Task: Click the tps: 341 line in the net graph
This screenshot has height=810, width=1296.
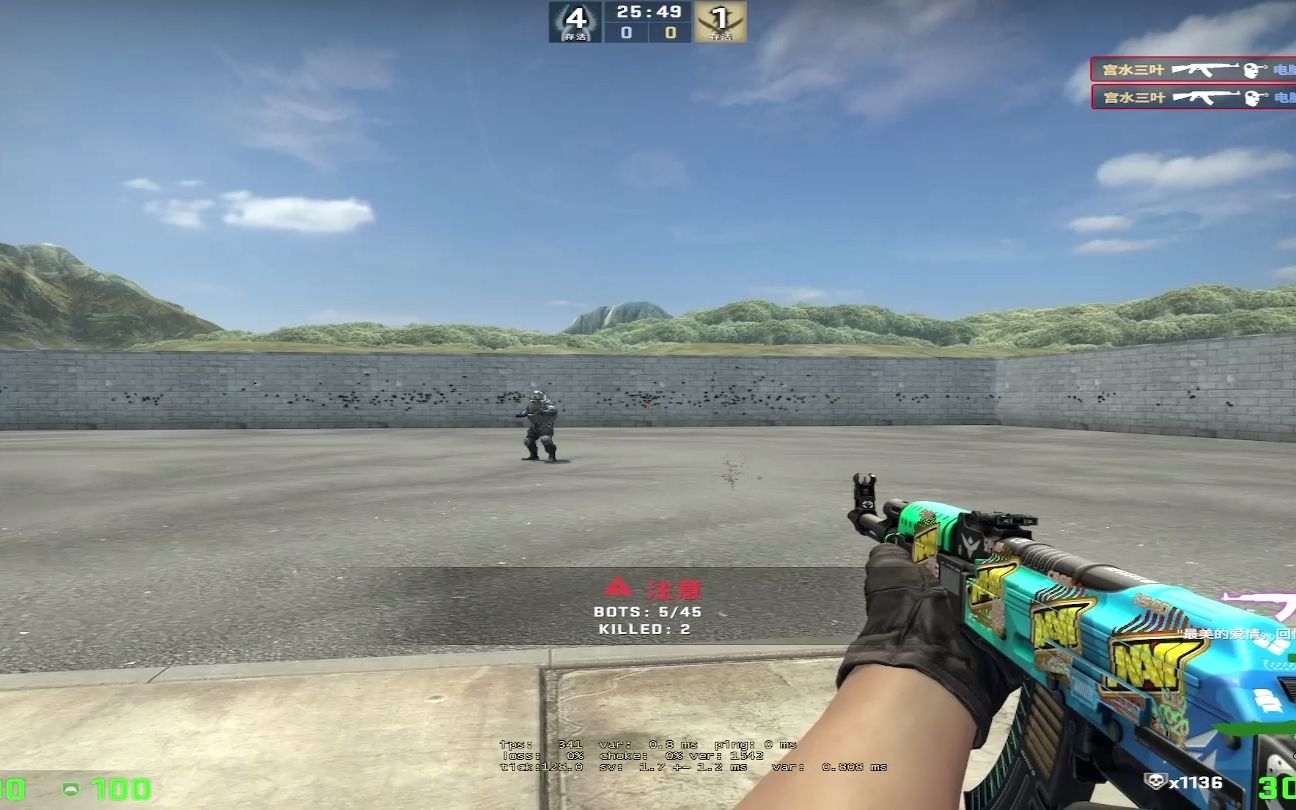Action: click(540, 744)
